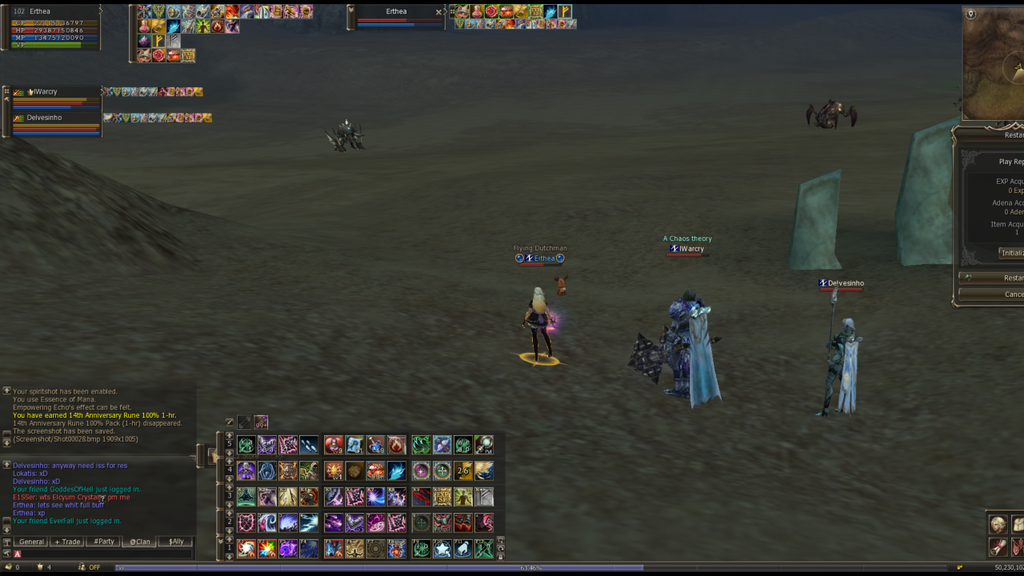Open the +Trade chat tab
The width and height of the screenshot is (1024, 576).
point(67,542)
